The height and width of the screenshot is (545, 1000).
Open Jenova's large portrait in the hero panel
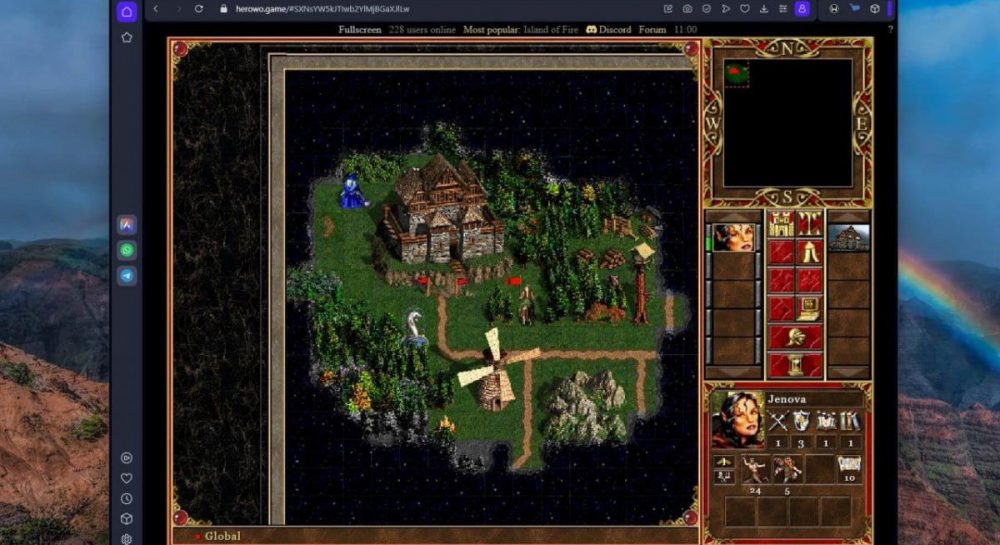click(x=738, y=420)
